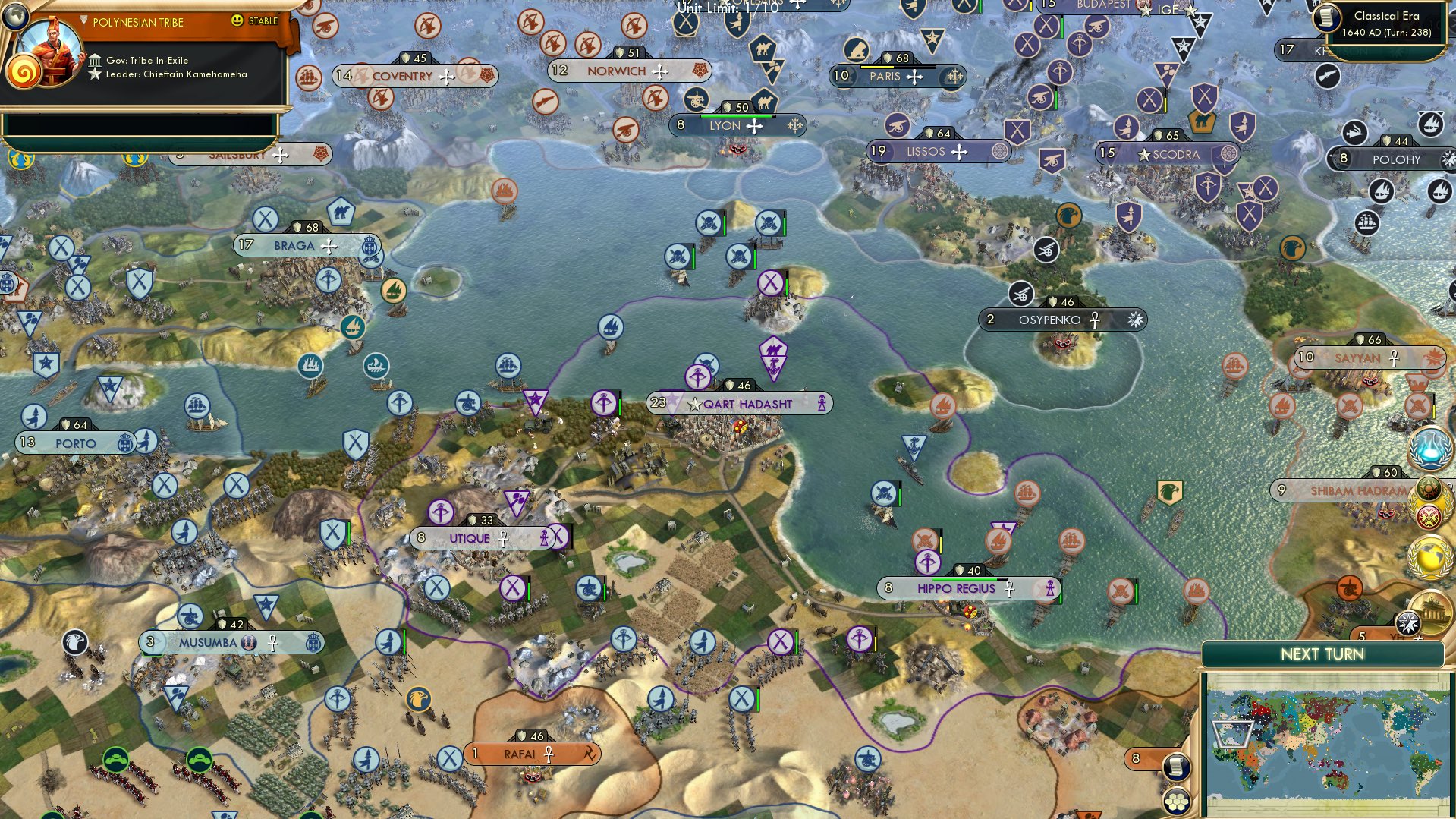
Task: Open the notification scroll icon beside the minimap
Action: pyautogui.click(x=1177, y=767)
